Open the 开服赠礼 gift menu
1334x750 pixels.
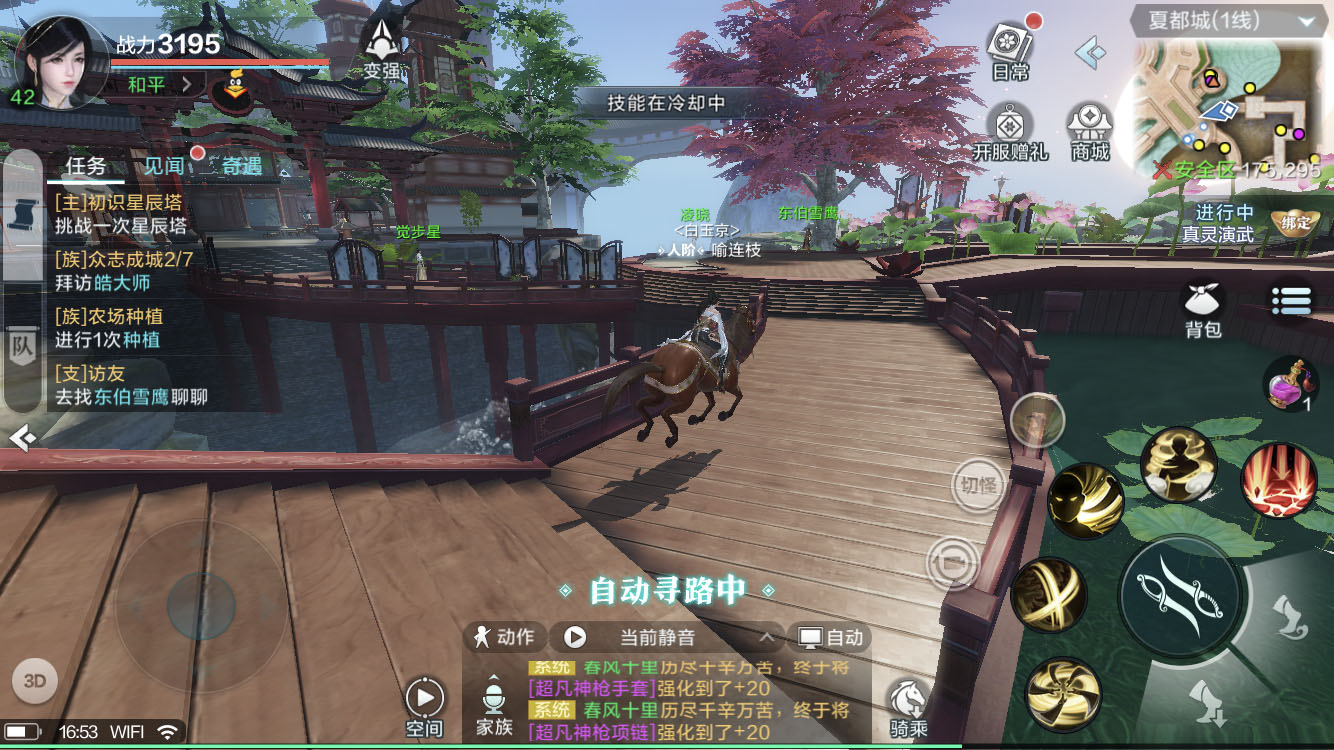click(1010, 130)
